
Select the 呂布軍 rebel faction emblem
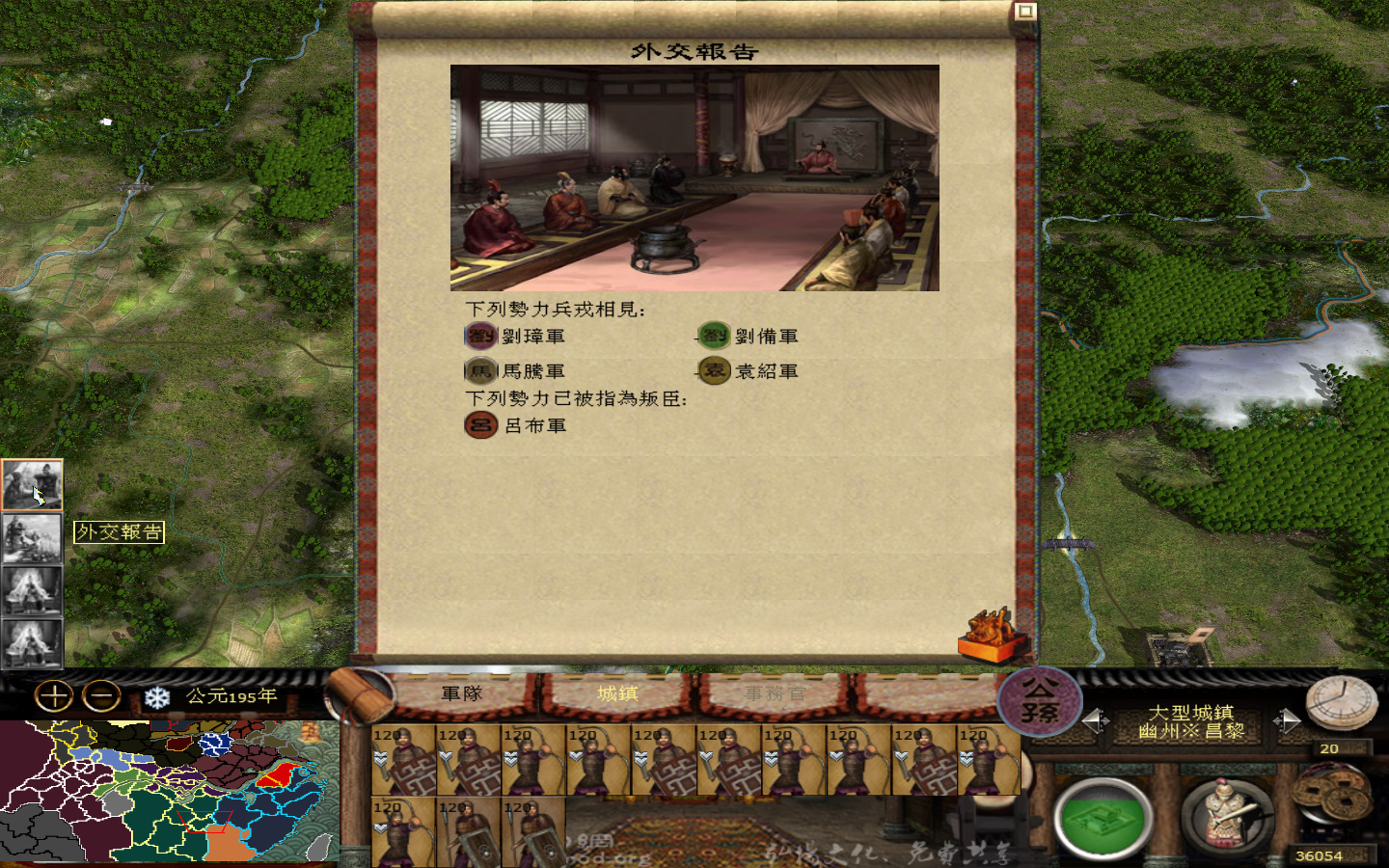479,425
